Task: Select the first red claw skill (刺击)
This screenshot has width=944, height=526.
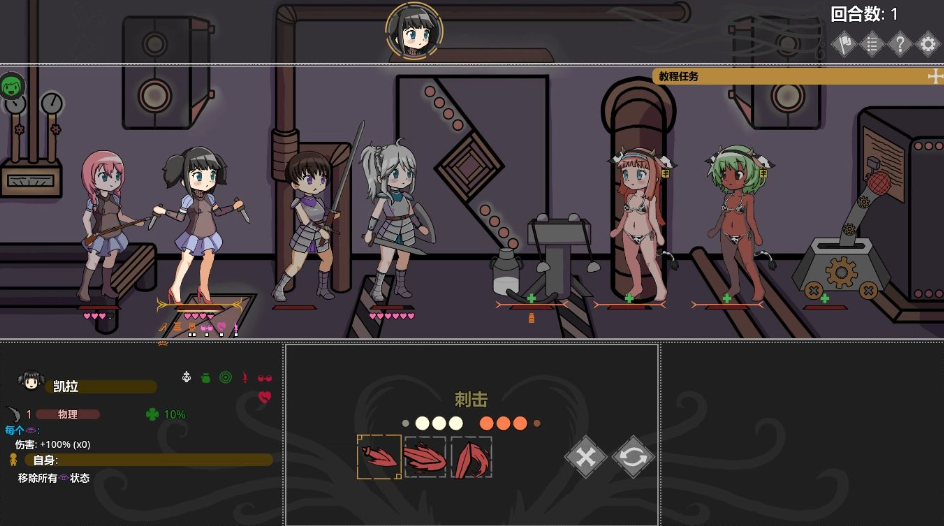Action: [x=379, y=457]
